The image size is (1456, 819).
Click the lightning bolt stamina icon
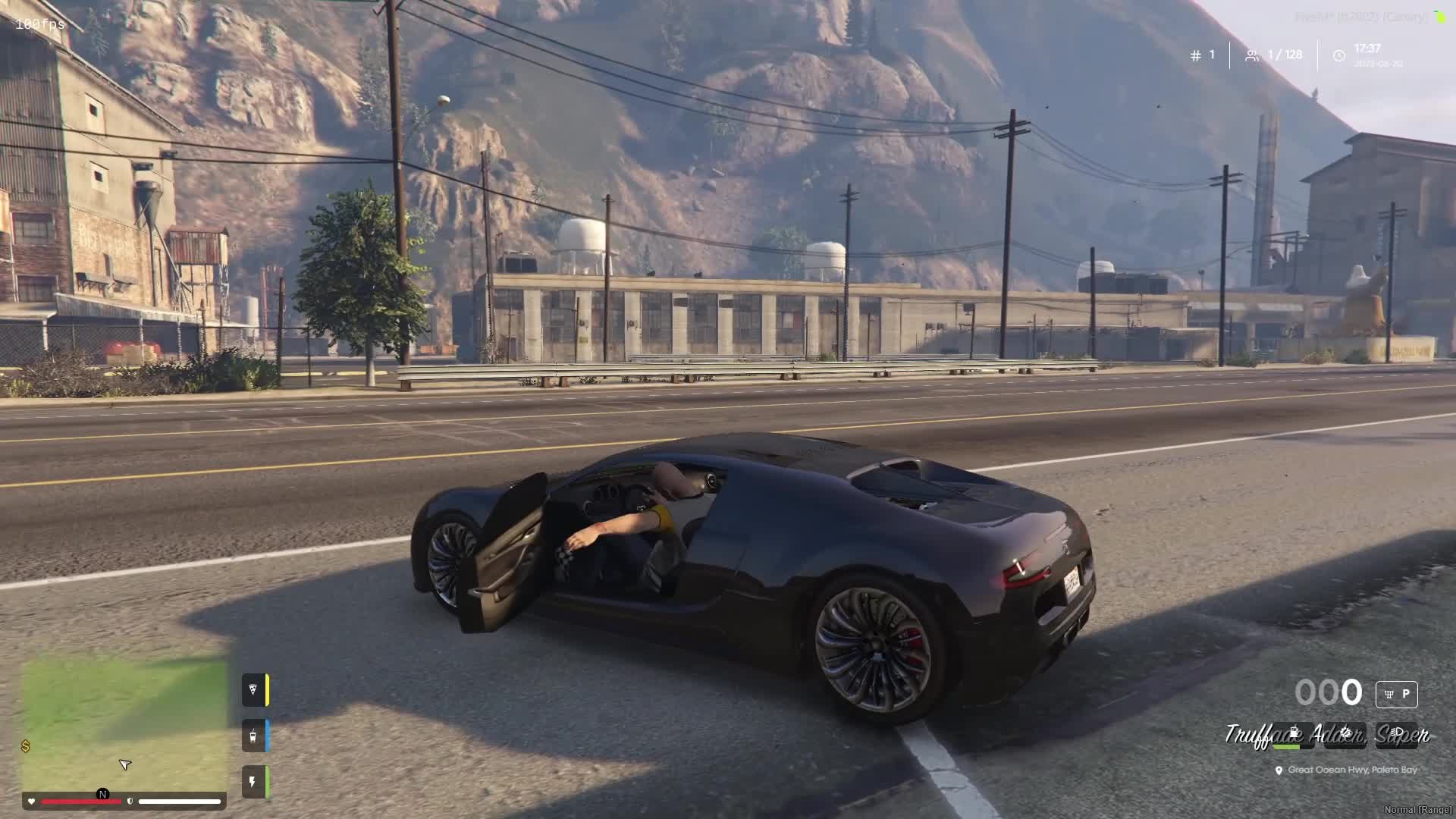253,782
